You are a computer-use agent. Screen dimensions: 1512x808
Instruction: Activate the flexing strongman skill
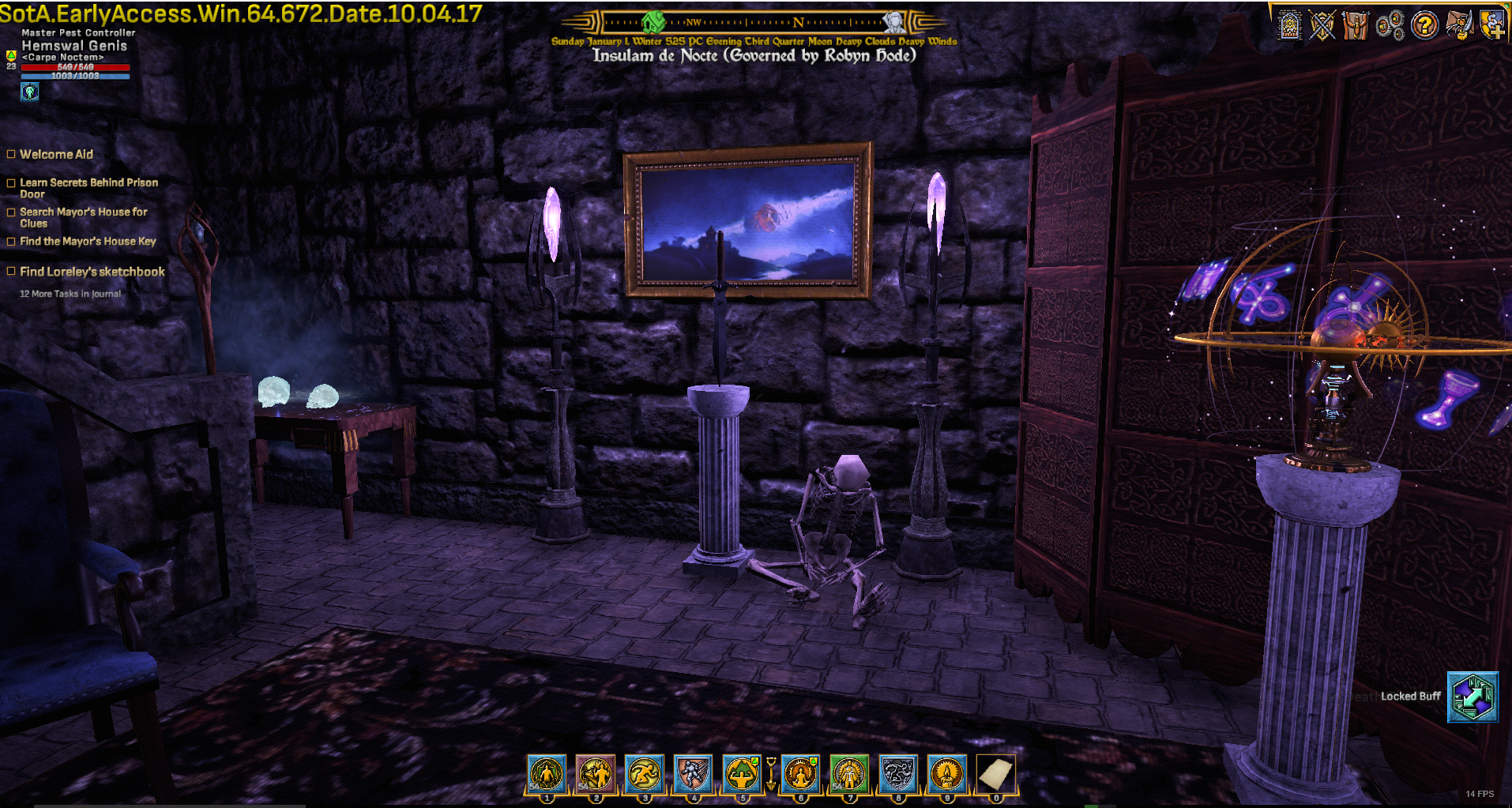tap(742, 773)
